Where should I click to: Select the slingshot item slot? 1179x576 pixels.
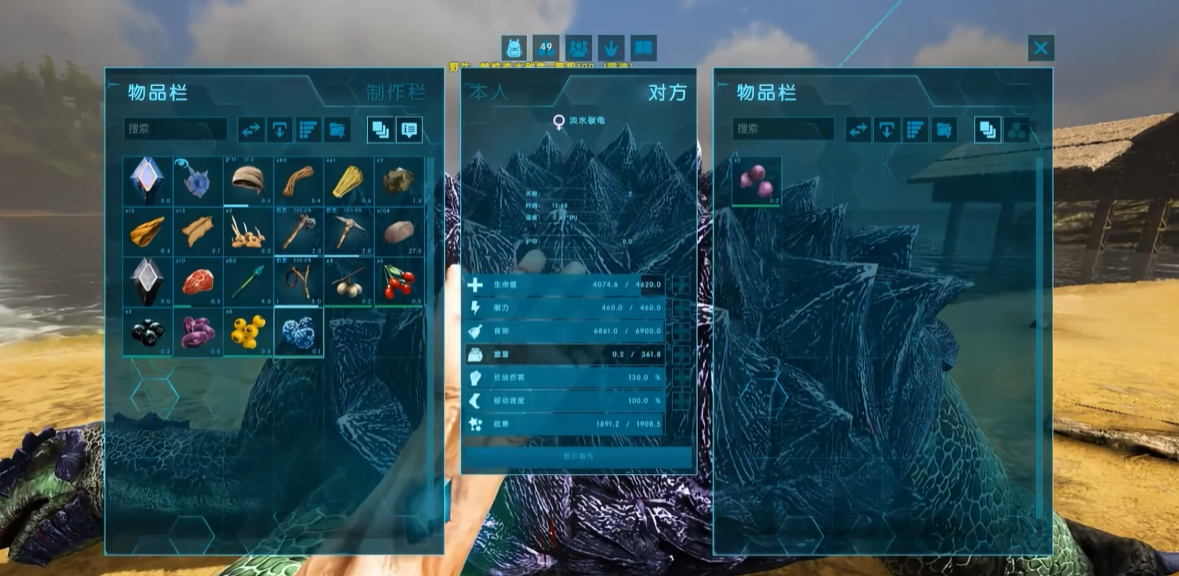pos(299,282)
